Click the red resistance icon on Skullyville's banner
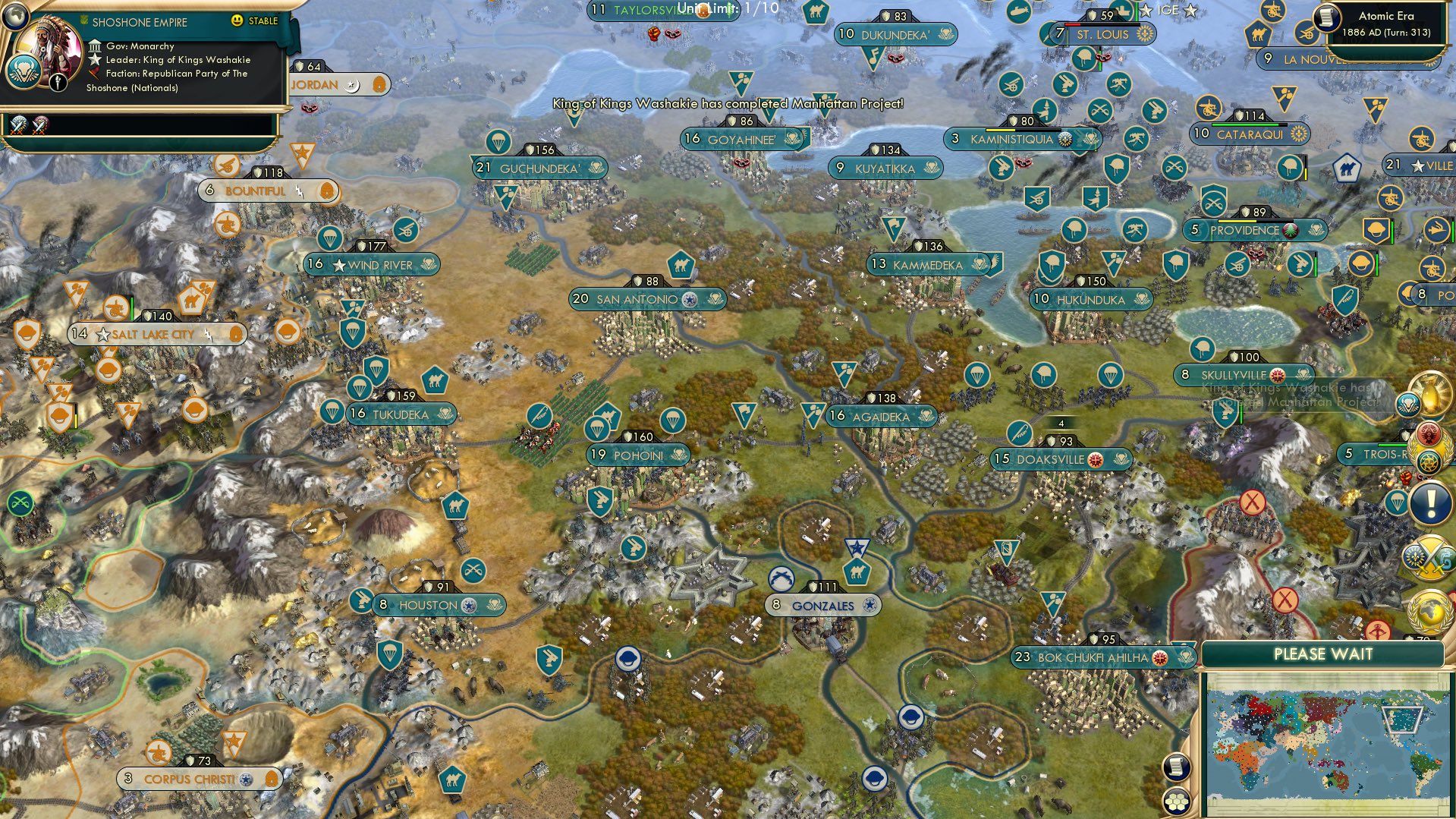Screen dimensions: 1456x819 point(1278,375)
